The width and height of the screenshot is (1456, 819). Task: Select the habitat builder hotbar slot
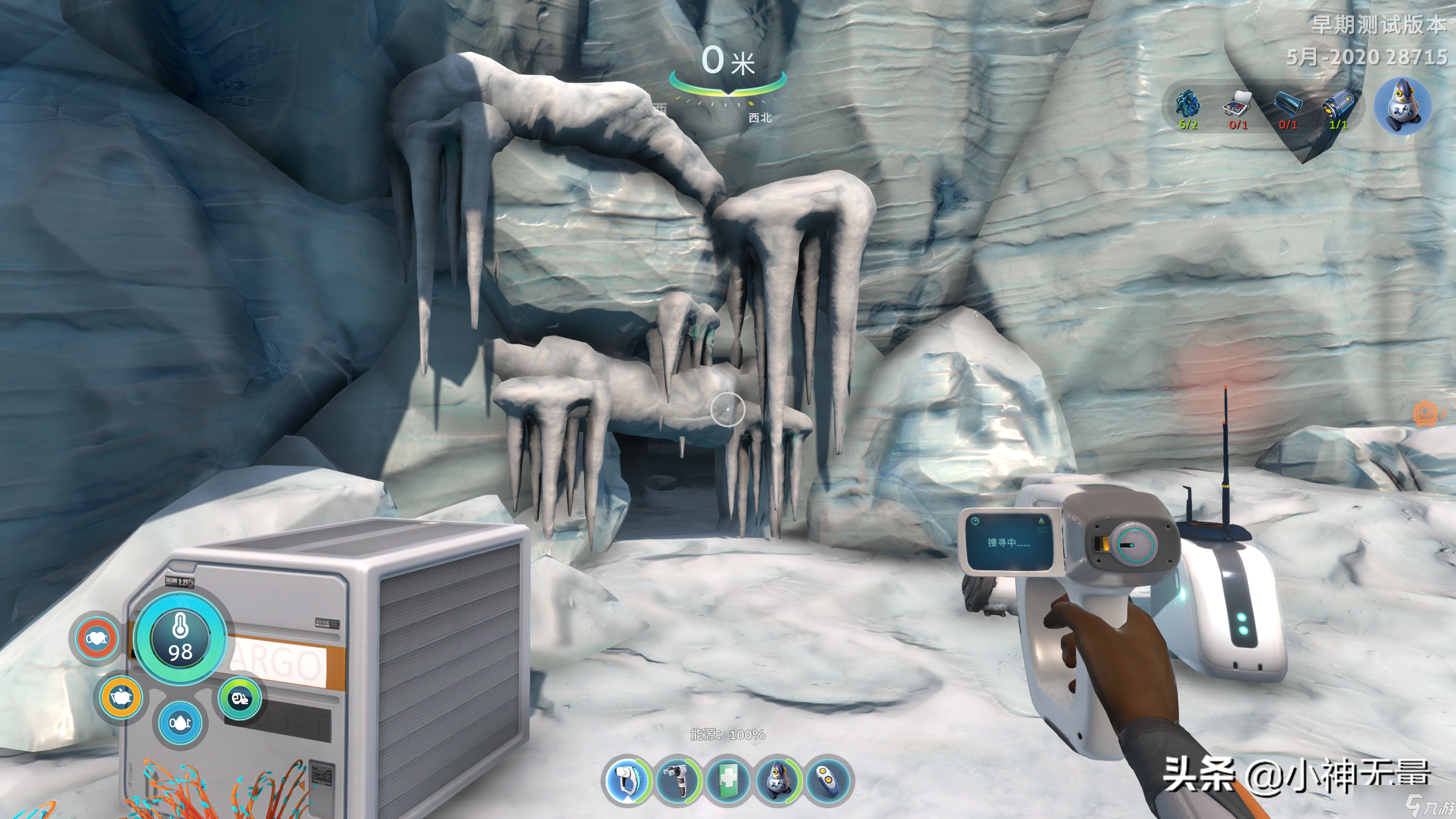[x=627, y=780]
